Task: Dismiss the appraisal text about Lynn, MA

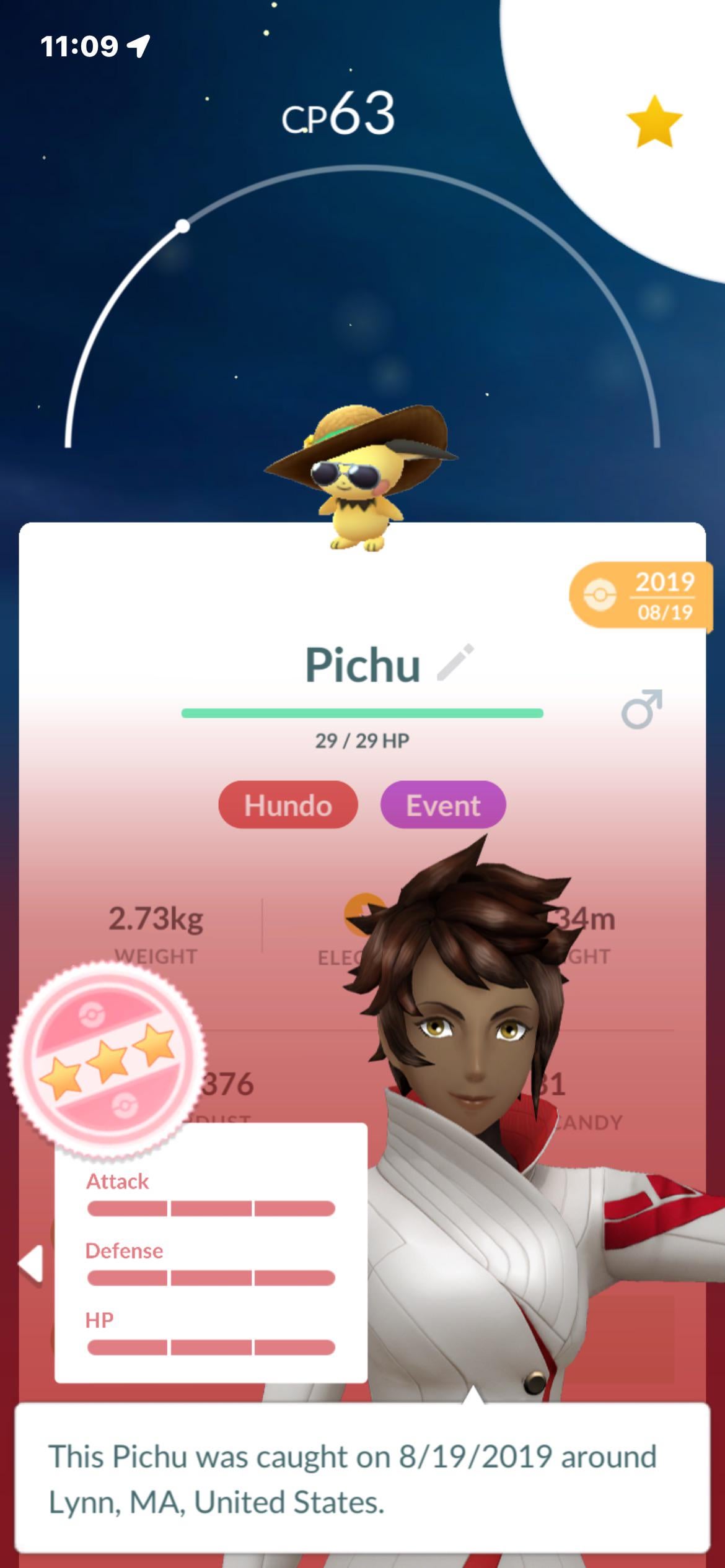Action: pyautogui.click(x=362, y=1478)
